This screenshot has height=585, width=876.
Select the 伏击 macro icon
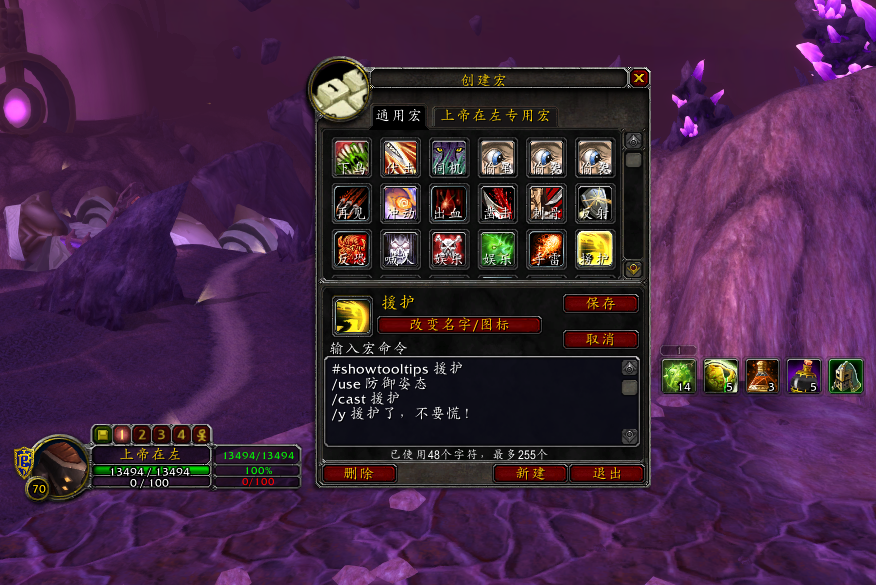(x=400, y=157)
